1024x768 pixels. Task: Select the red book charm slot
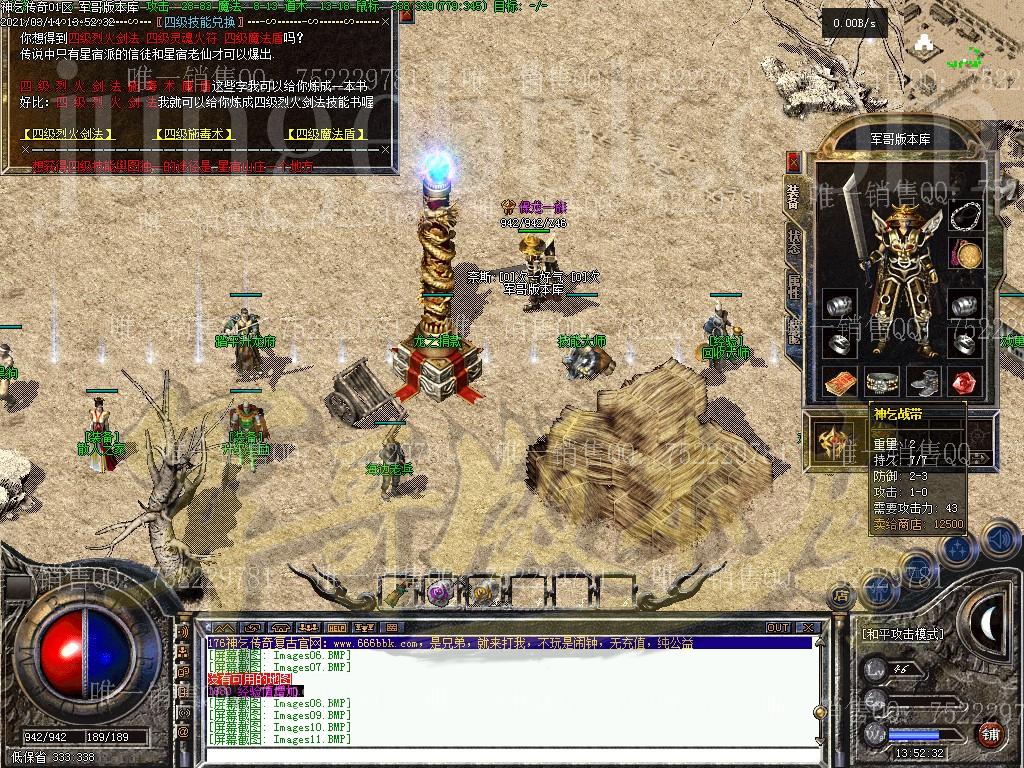[x=840, y=383]
